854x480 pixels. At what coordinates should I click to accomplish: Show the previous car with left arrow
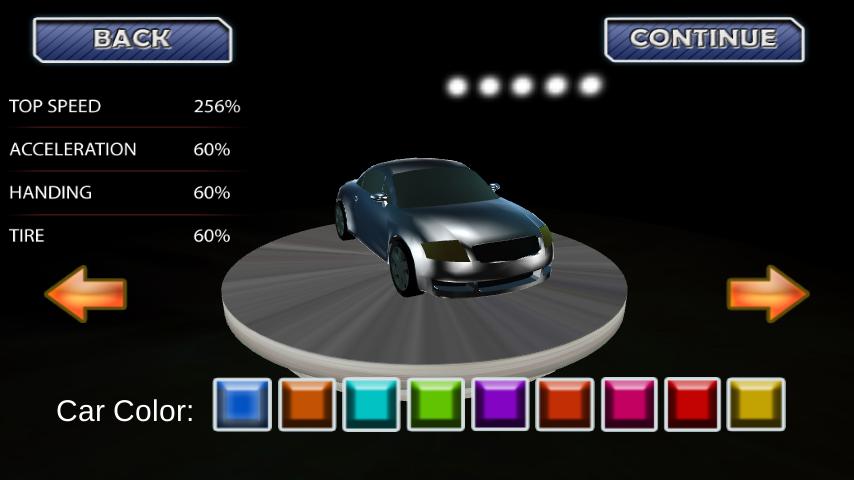[x=86, y=293]
